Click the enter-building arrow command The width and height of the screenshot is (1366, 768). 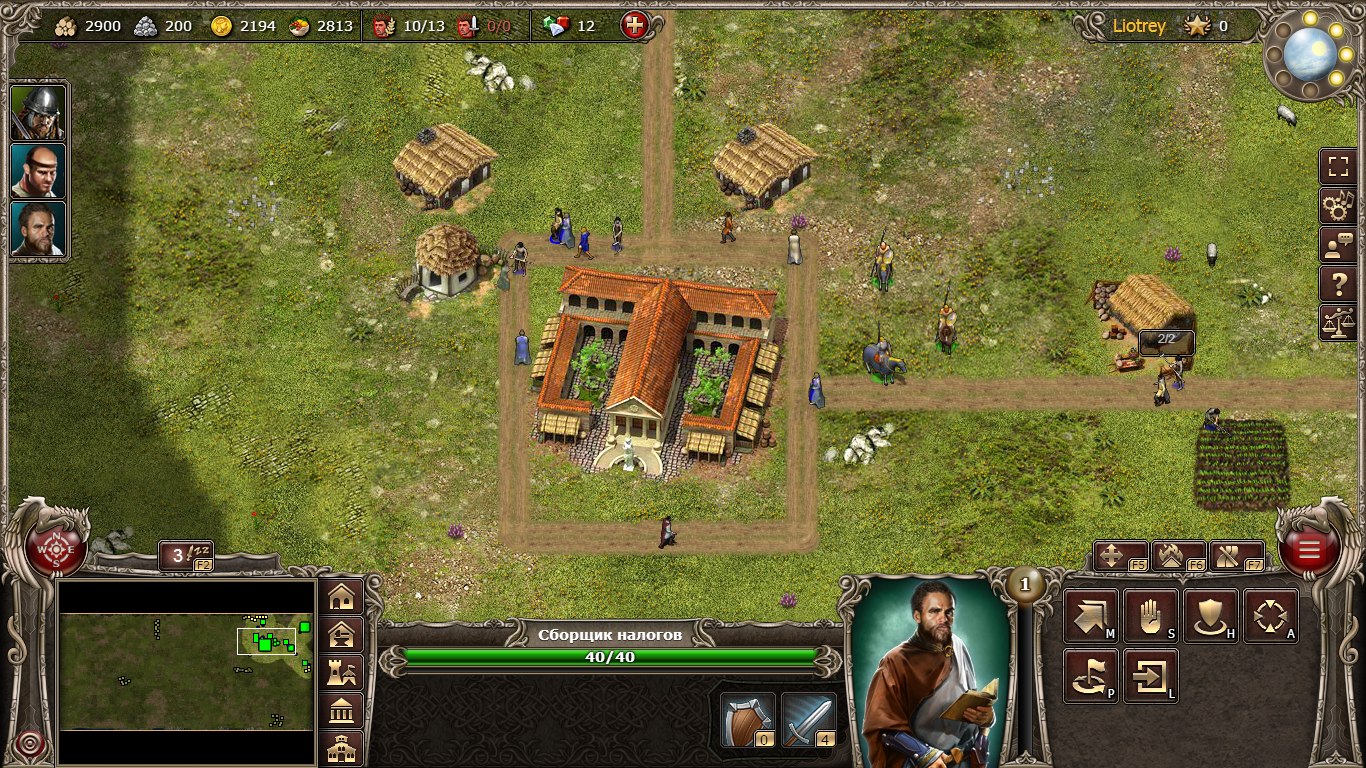1151,676
